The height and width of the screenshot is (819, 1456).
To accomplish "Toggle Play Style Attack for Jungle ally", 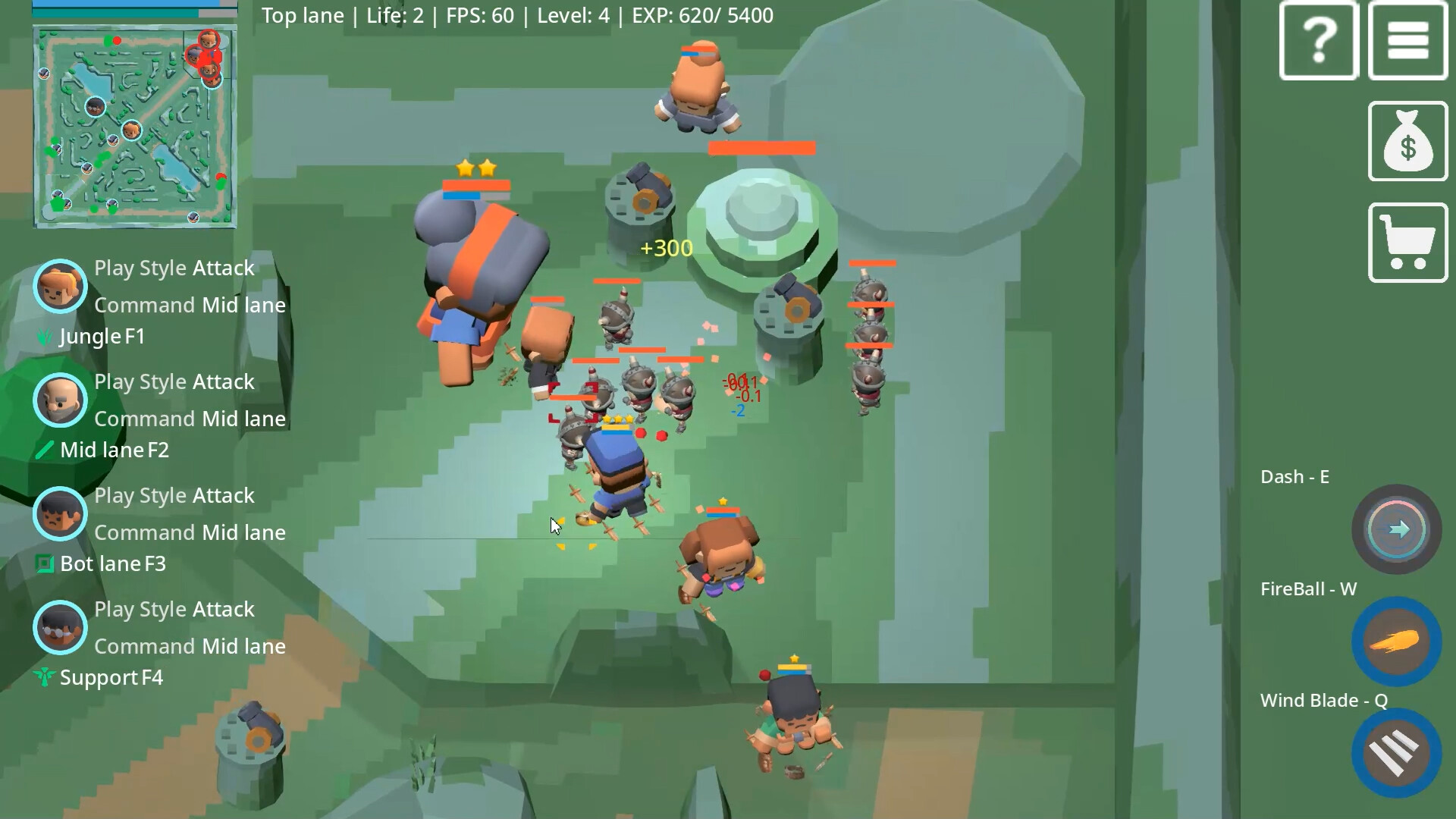I will (174, 268).
